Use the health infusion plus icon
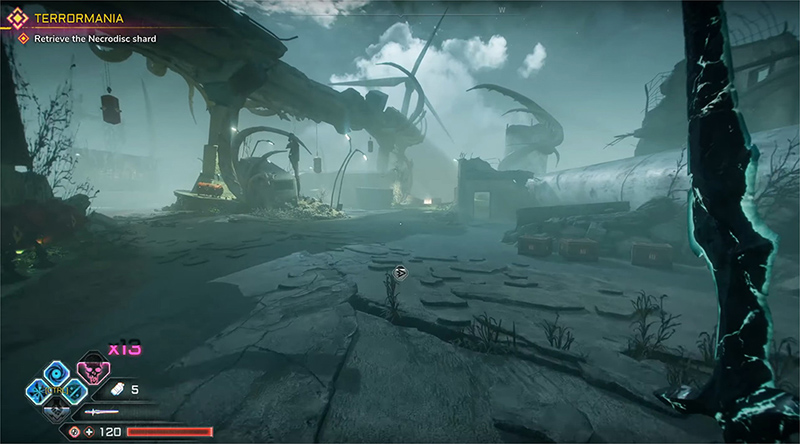This screenshot has width=800, height=444. pos(90,432)
